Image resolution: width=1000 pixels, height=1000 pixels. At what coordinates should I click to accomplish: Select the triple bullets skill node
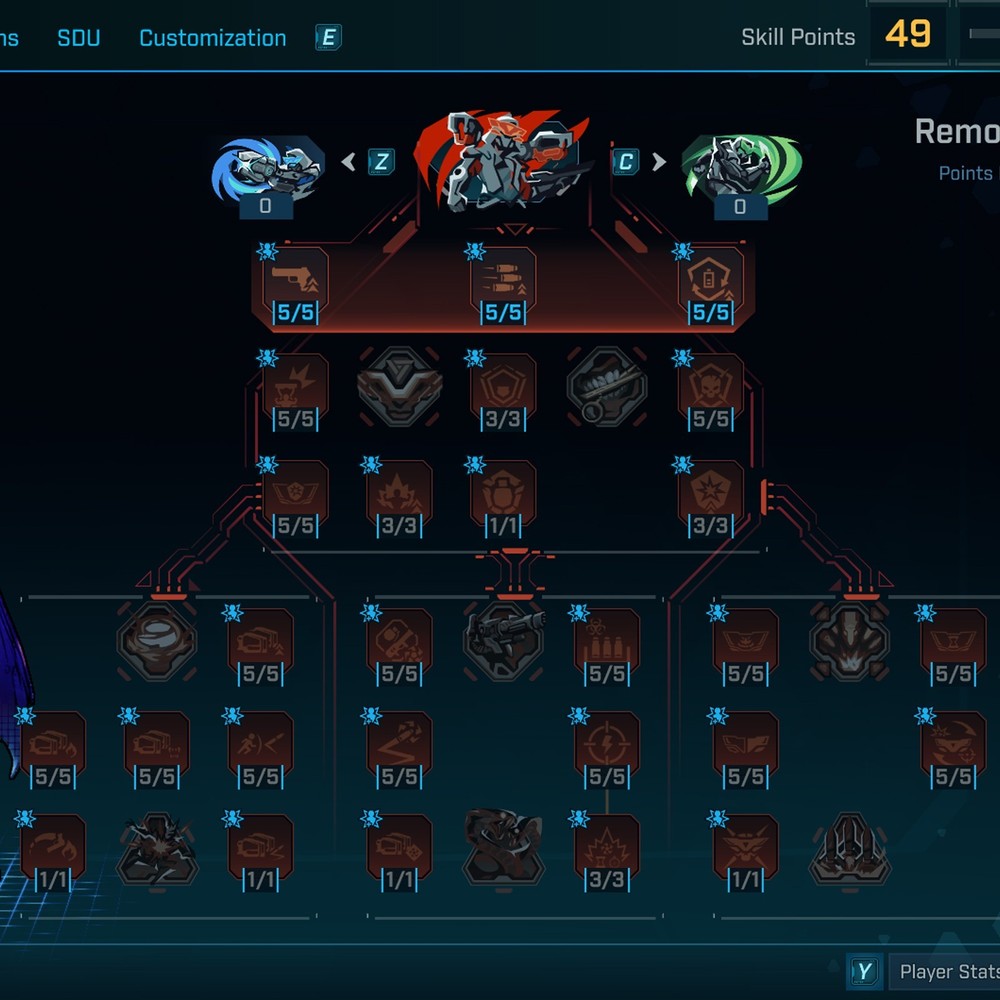pos(503,286)
